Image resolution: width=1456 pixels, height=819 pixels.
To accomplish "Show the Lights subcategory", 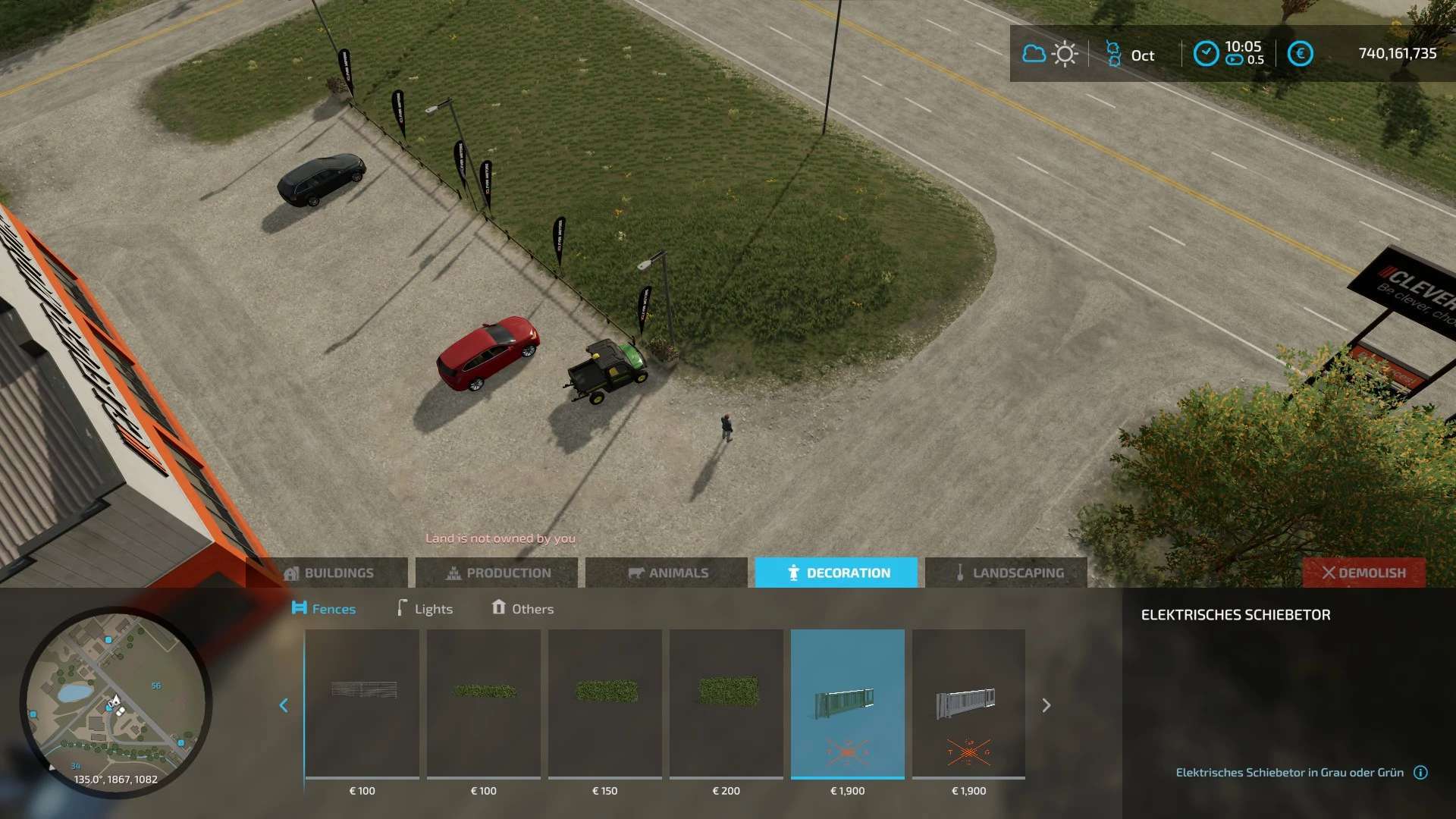I will tap(425, 609).
